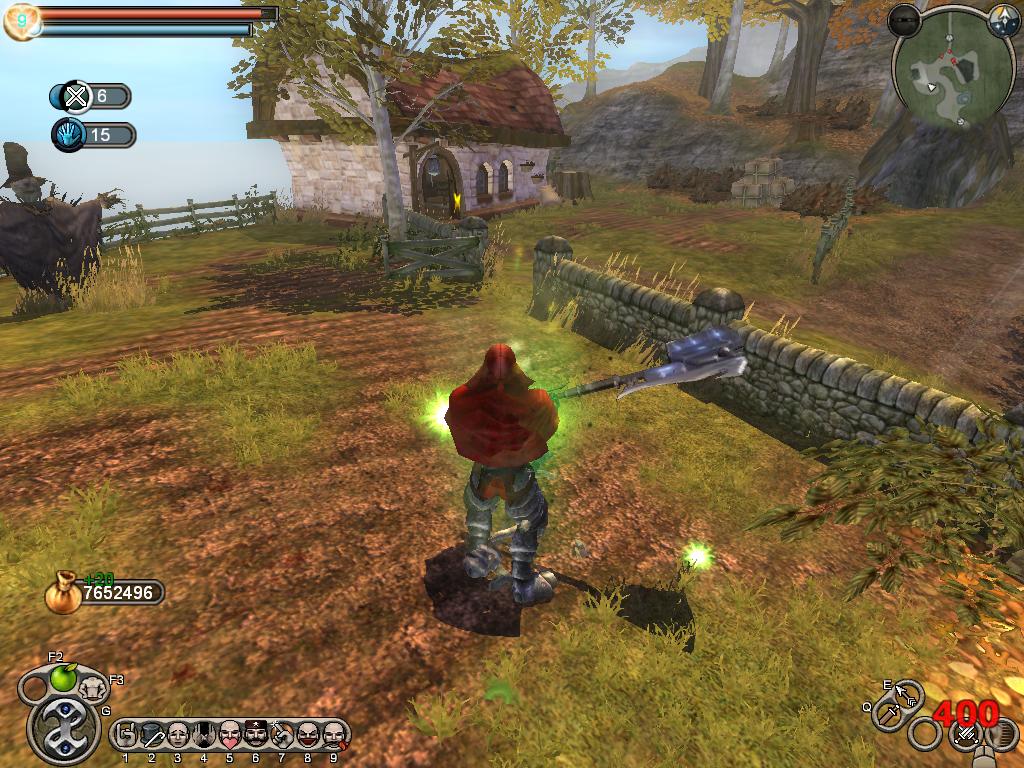1024x768 pixels.
Task: Activate the first expression slot with the hand gesture
Action: tap(126, 735)
